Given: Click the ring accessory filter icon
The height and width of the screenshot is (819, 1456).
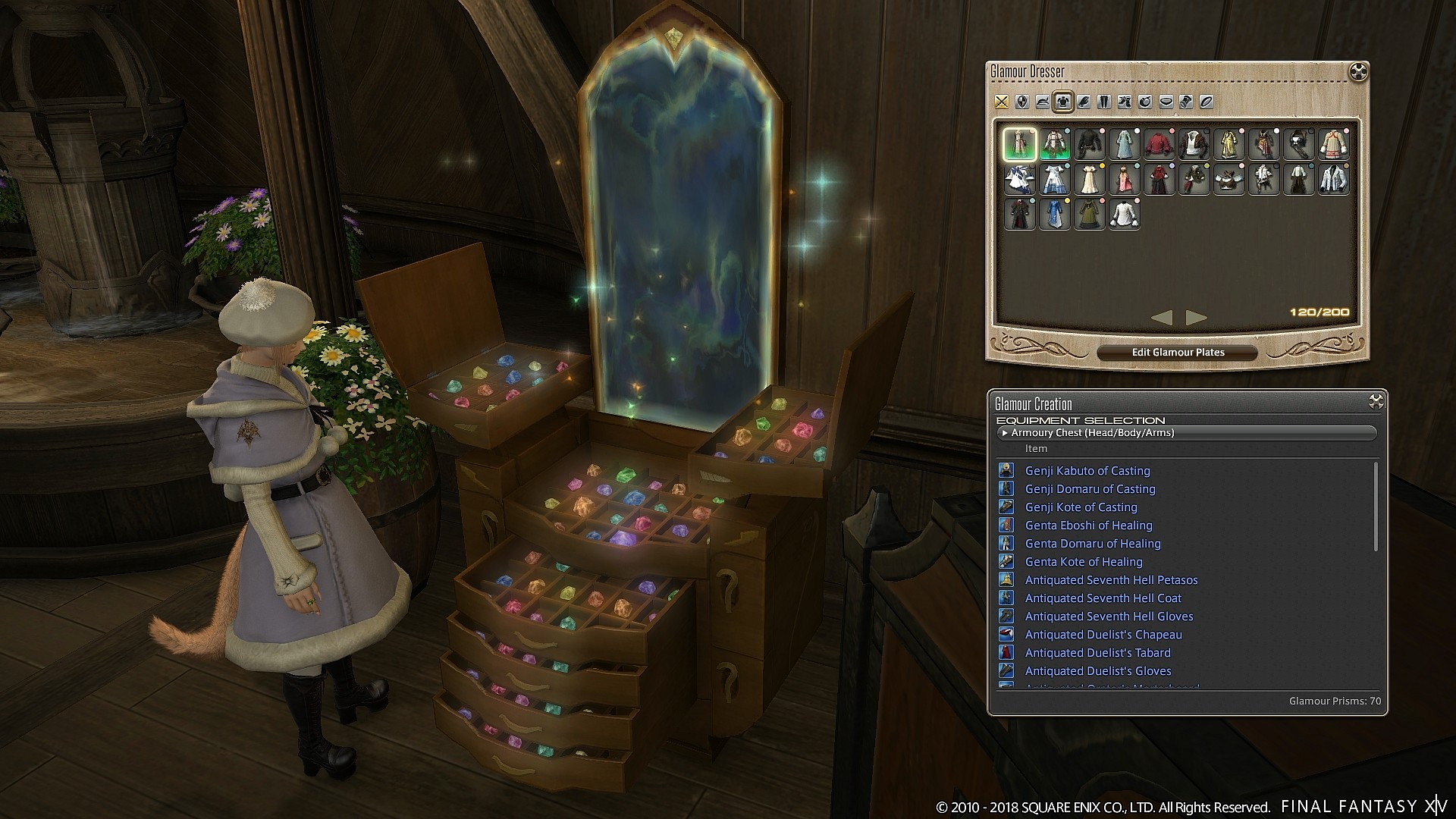Looking at the screenshot, I should pos(1205,102).
